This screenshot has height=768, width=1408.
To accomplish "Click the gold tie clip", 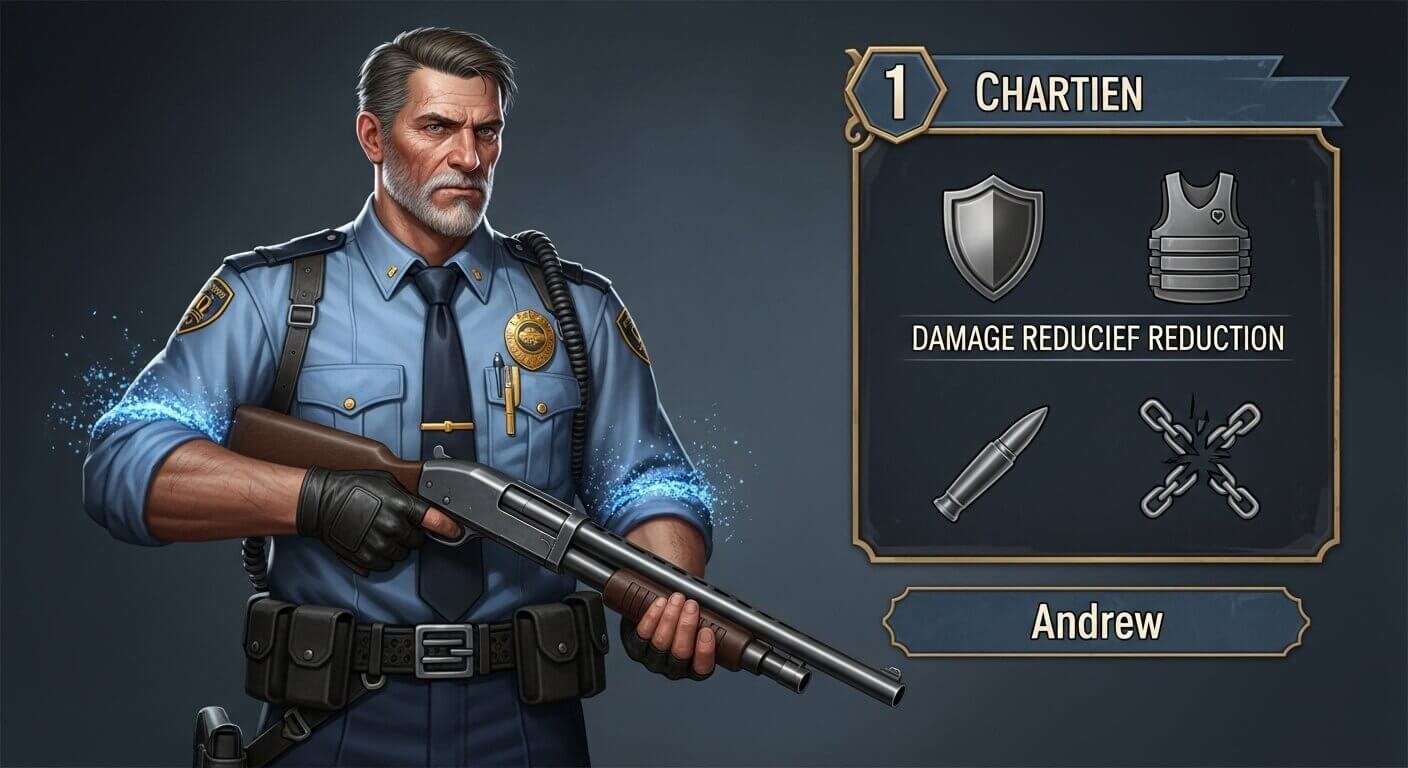I will click(x=450, y=426).
